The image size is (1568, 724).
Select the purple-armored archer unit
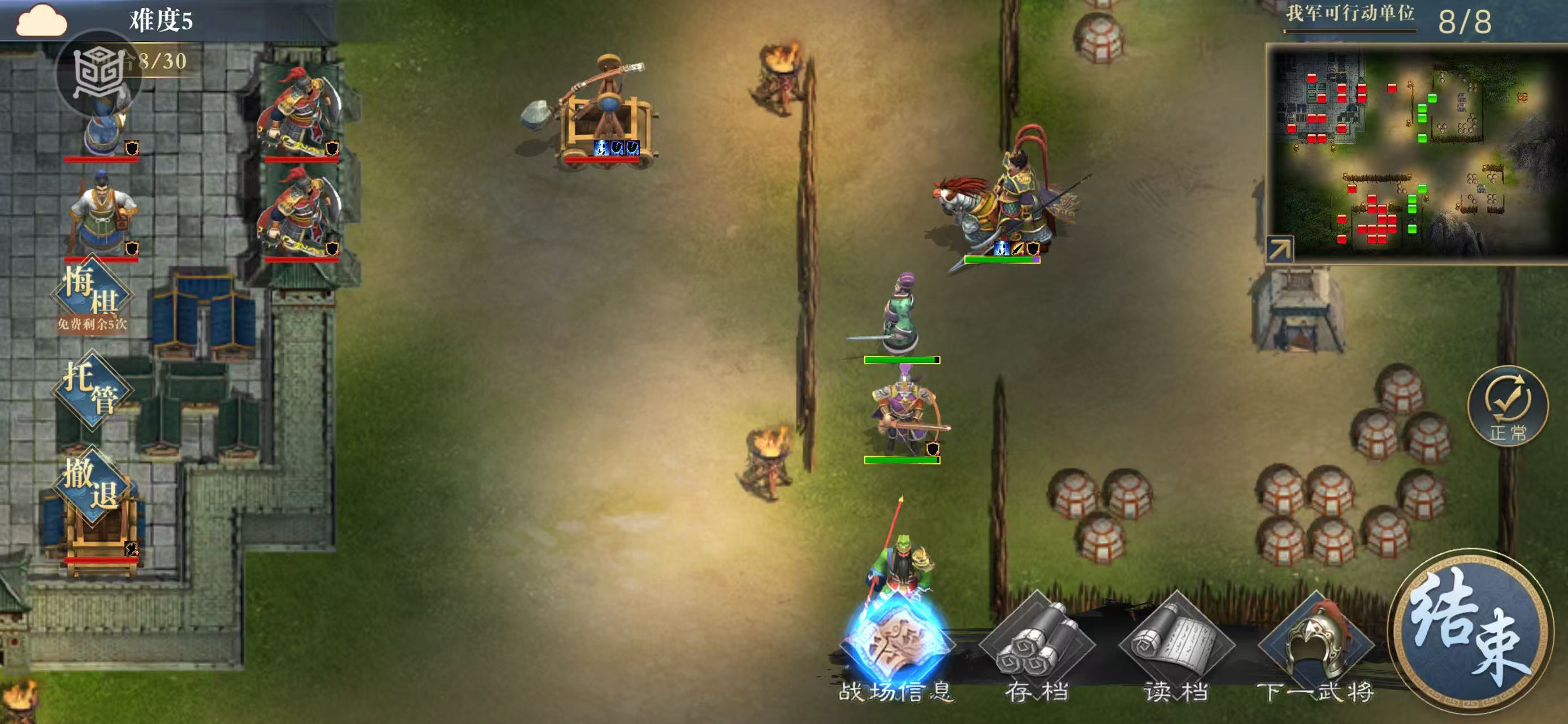(x=902, y=417)
